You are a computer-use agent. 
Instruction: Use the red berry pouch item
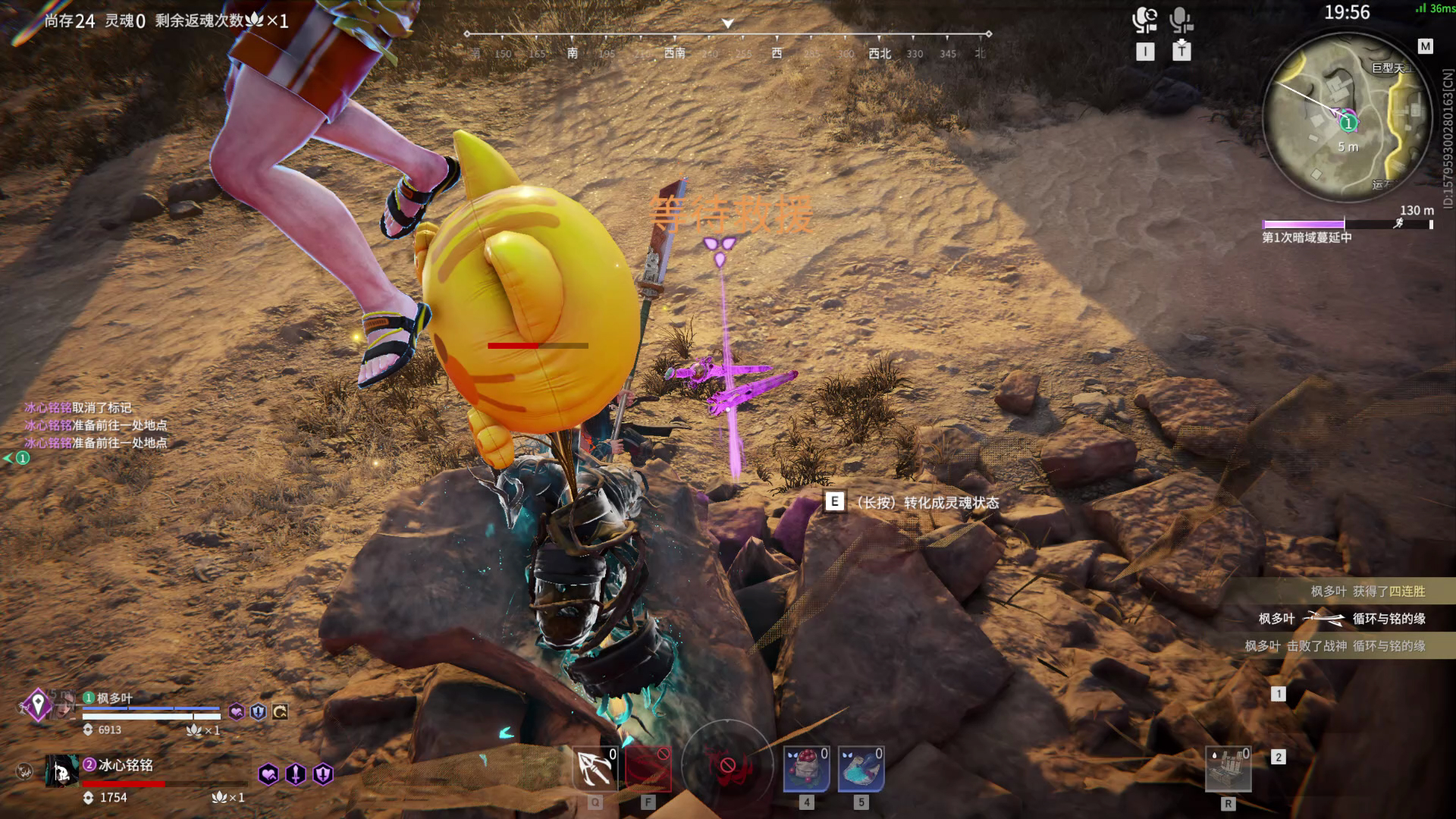tap(806, 769)
